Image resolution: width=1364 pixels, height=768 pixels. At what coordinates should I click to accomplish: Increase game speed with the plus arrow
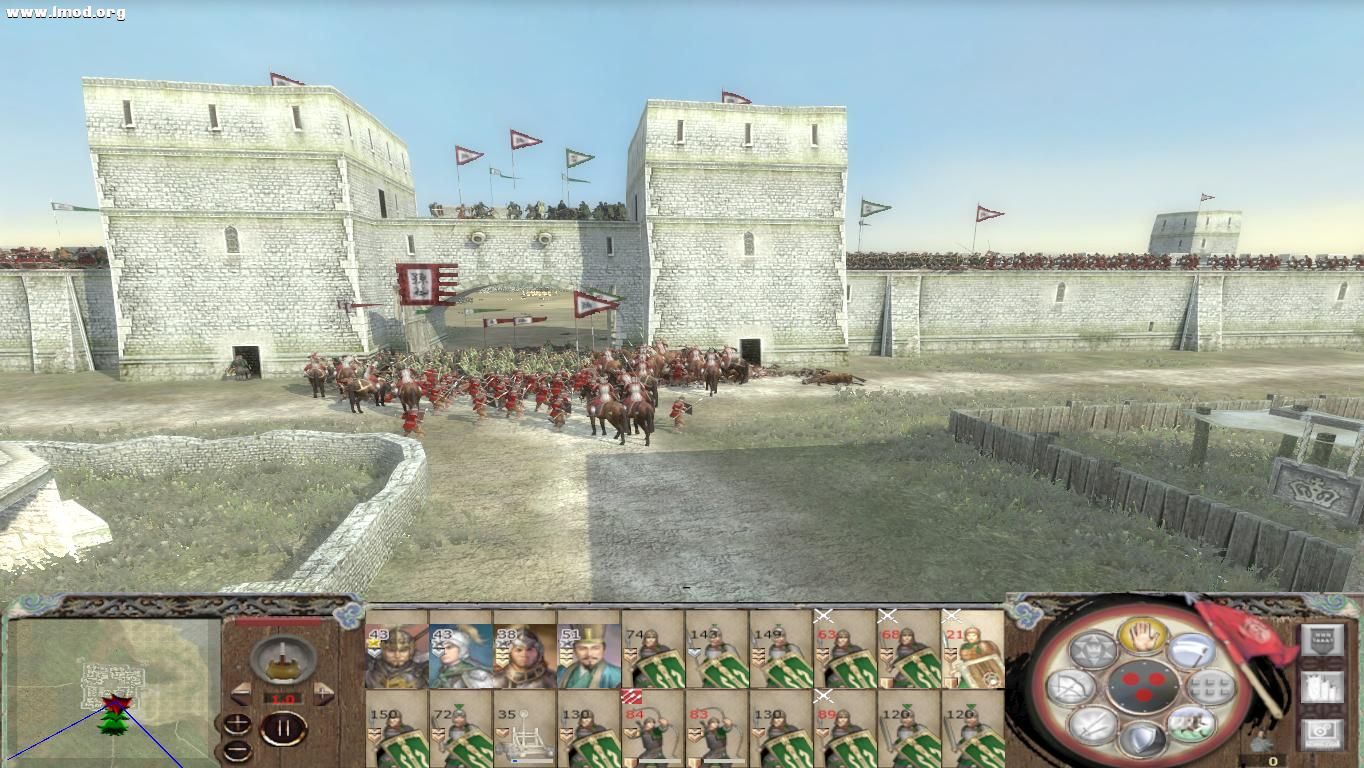[x=323, y=692]
